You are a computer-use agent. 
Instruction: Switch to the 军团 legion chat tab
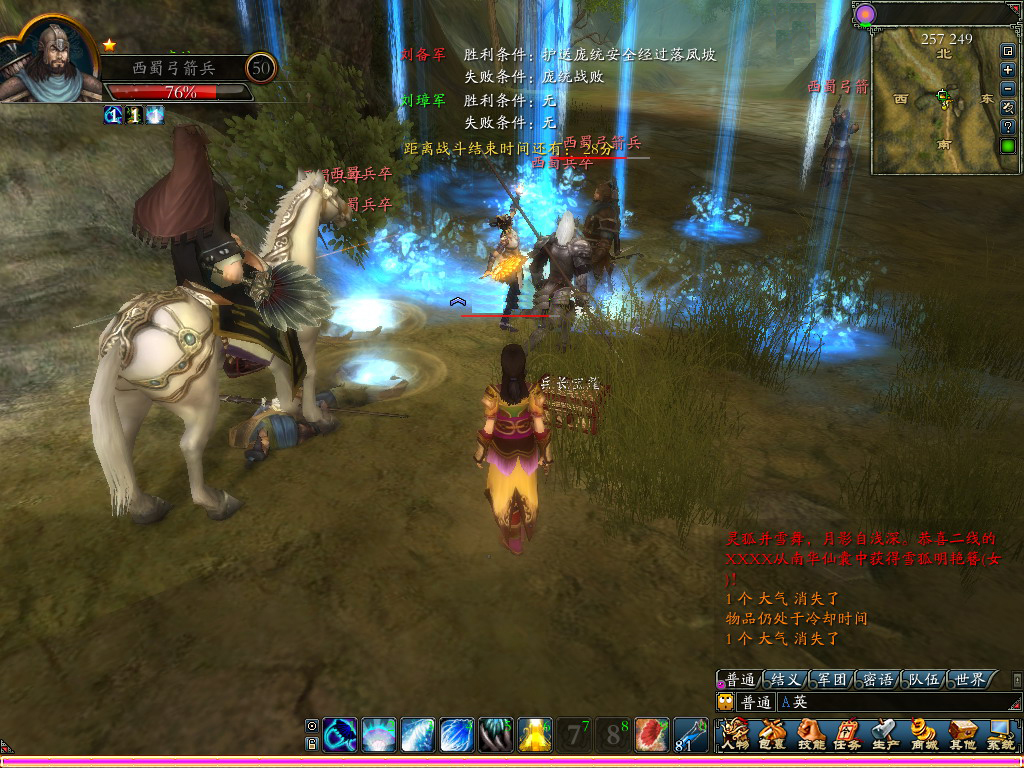click(x=832, y=680)
